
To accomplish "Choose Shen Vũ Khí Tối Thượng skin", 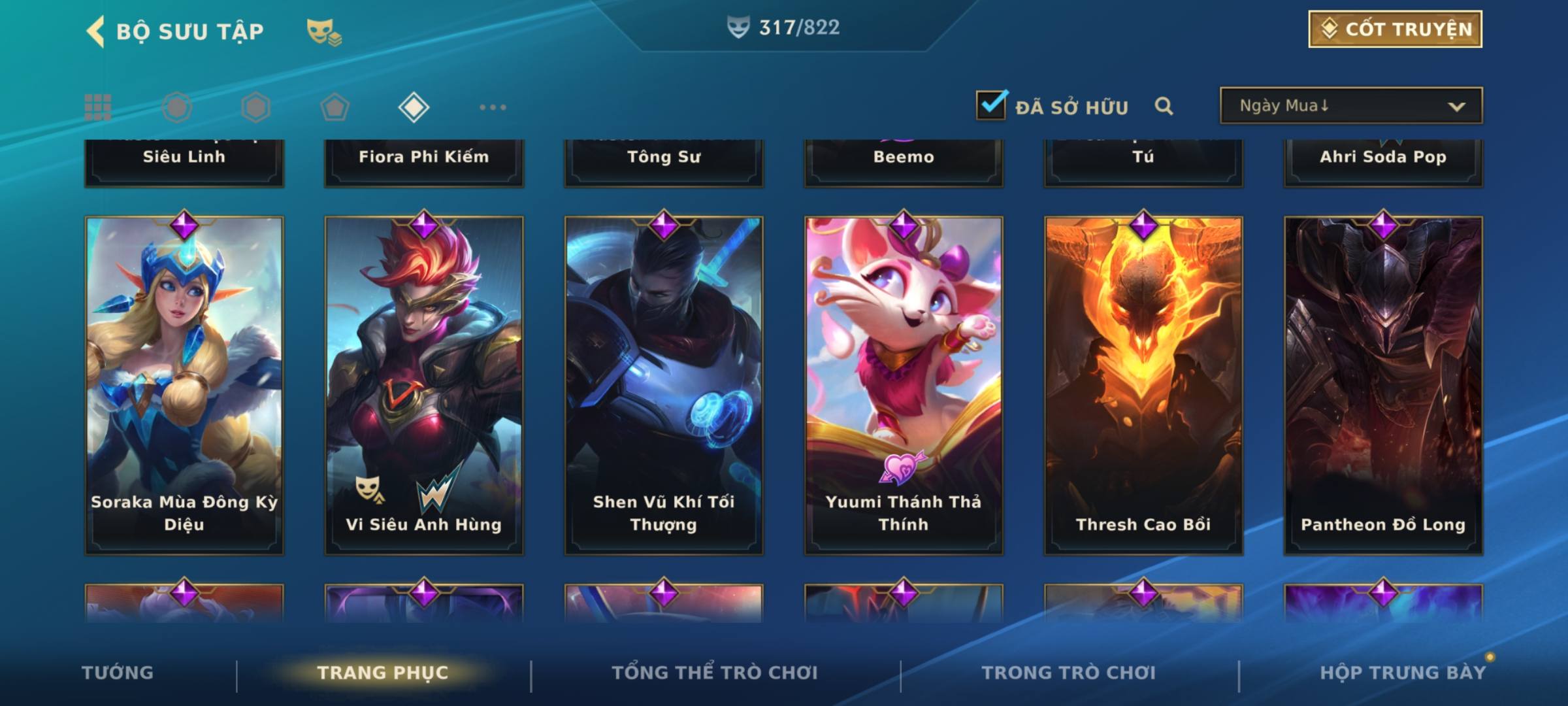I will point(664,386).
